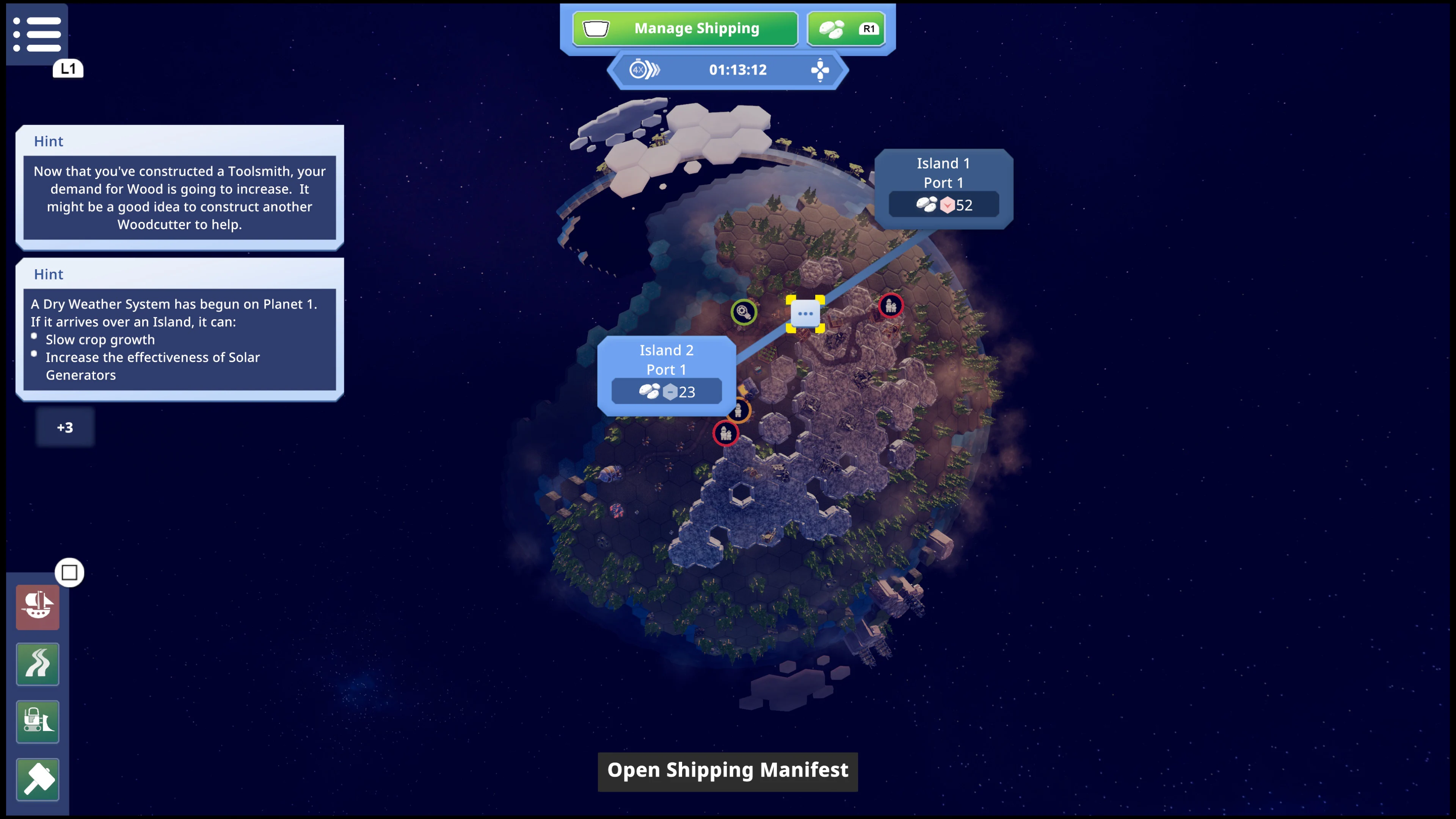Toggle 4X game speed

coord(644,69)
